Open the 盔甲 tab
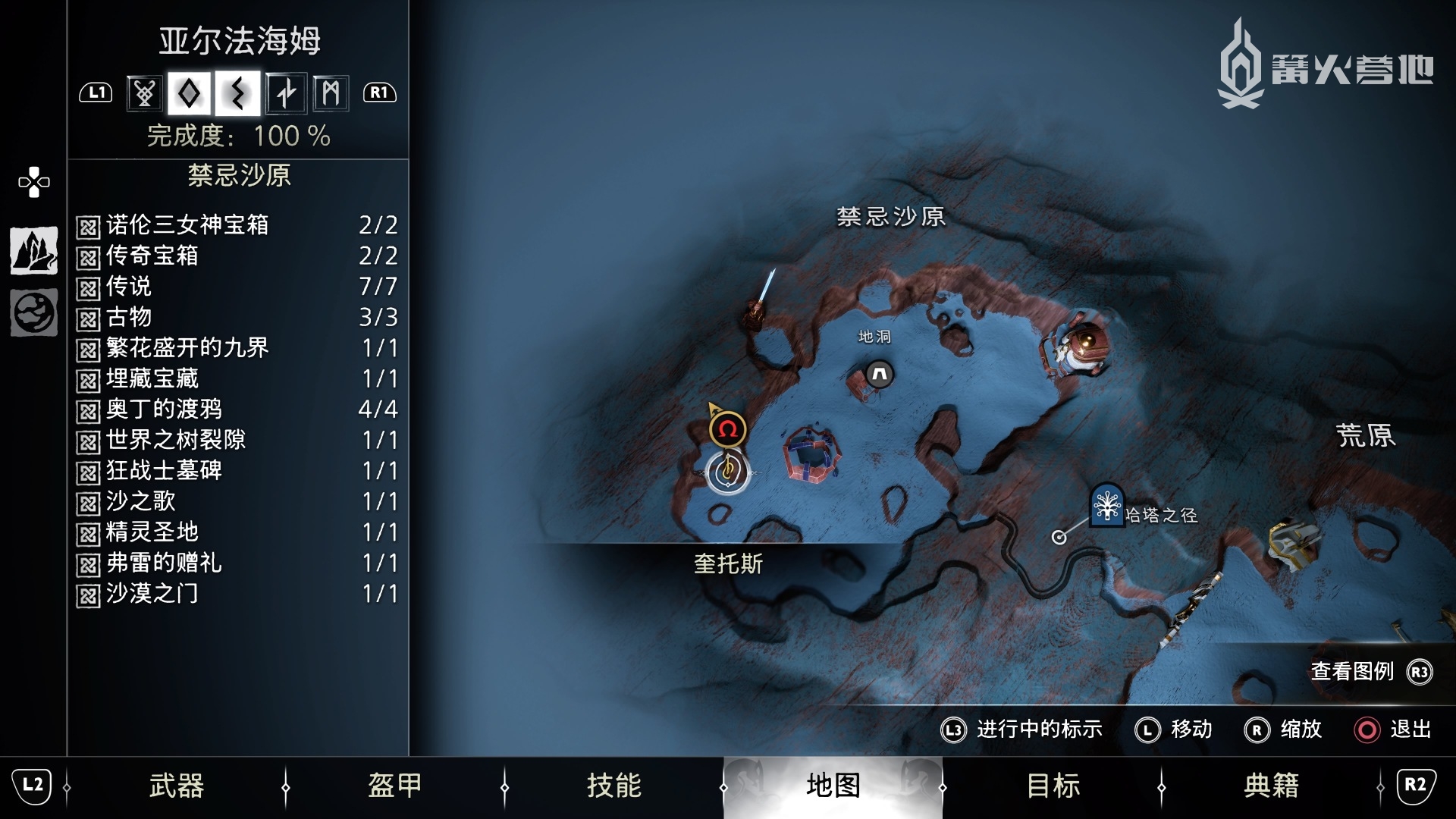1456x819 pixels. pos(394,786)
